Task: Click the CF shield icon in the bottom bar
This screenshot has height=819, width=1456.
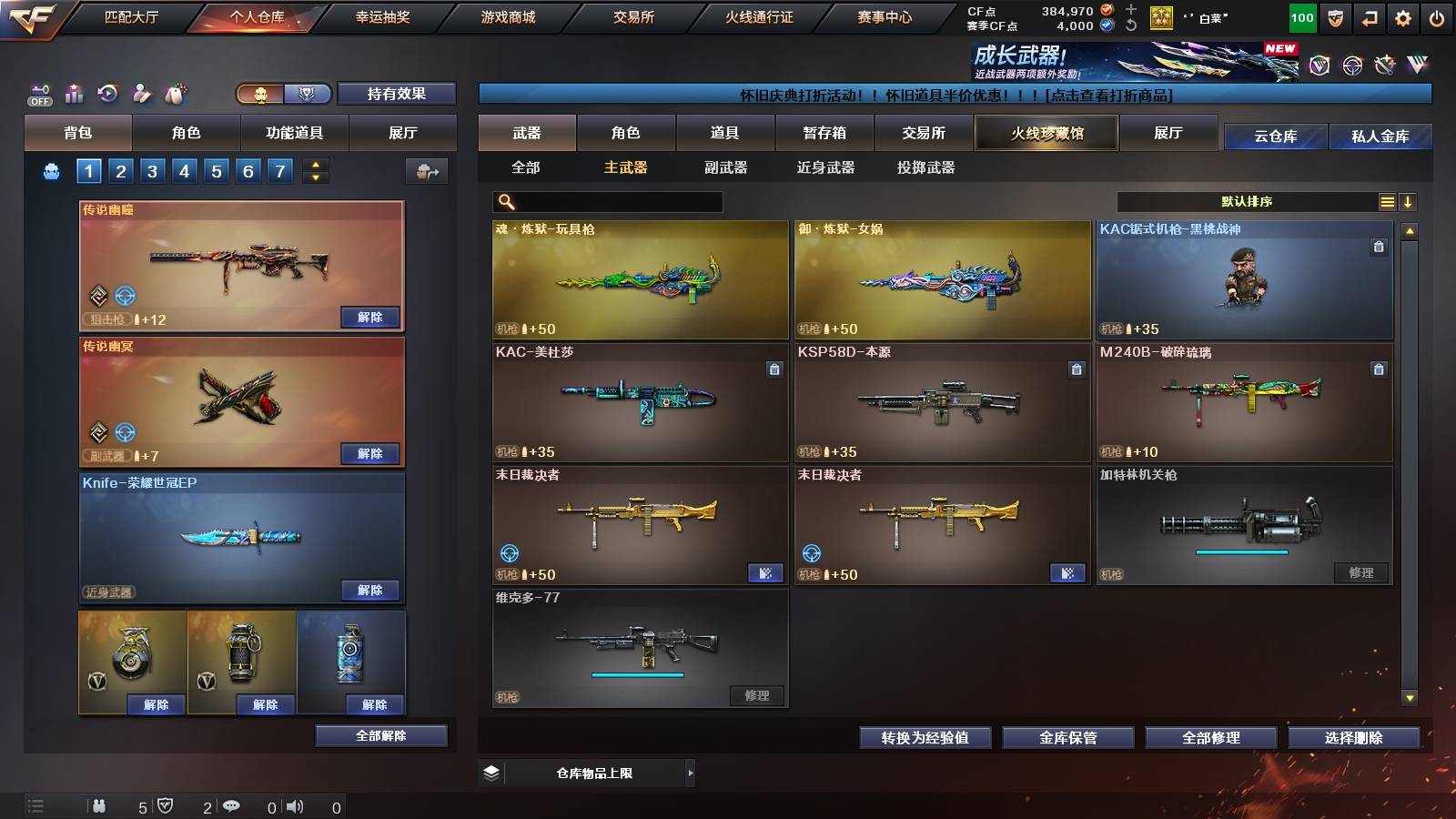Action: click(x=165, y=805)
